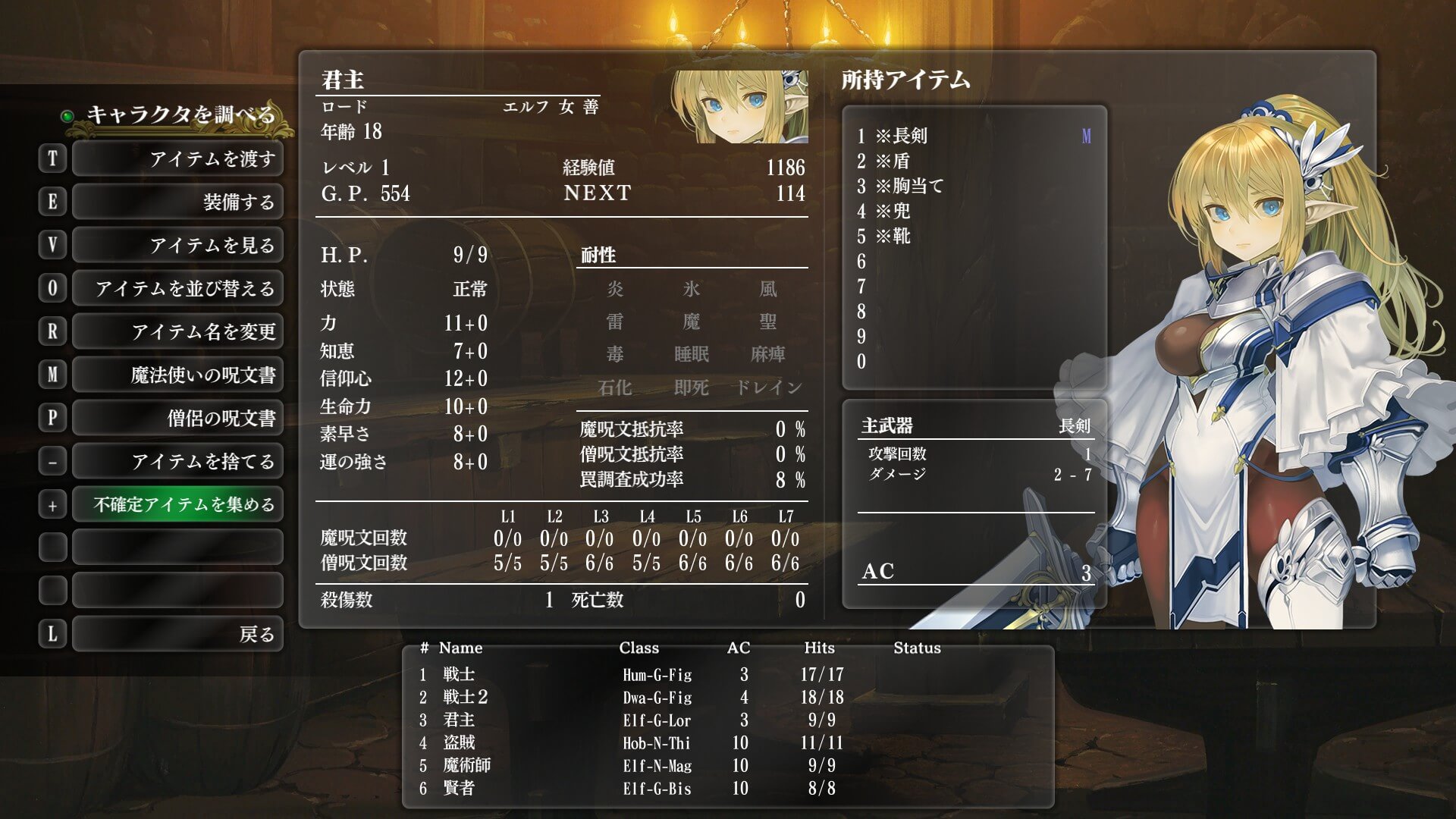Click the + pool items shortcut icon
Viewport: 1456px width, 819px height.
point(52,504)
